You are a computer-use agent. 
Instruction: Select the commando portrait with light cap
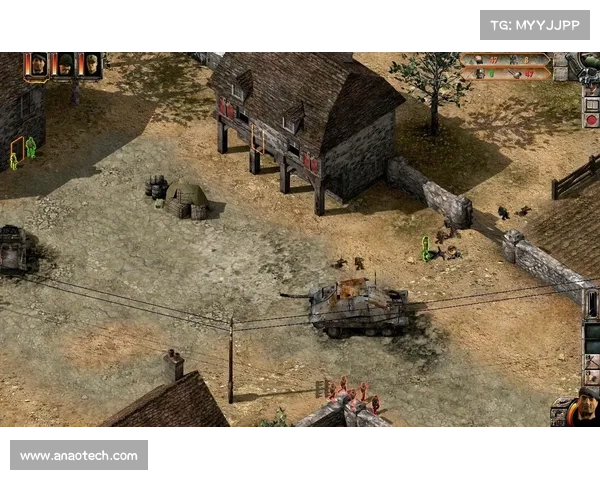pyautogui.click(x=91, y=64)
